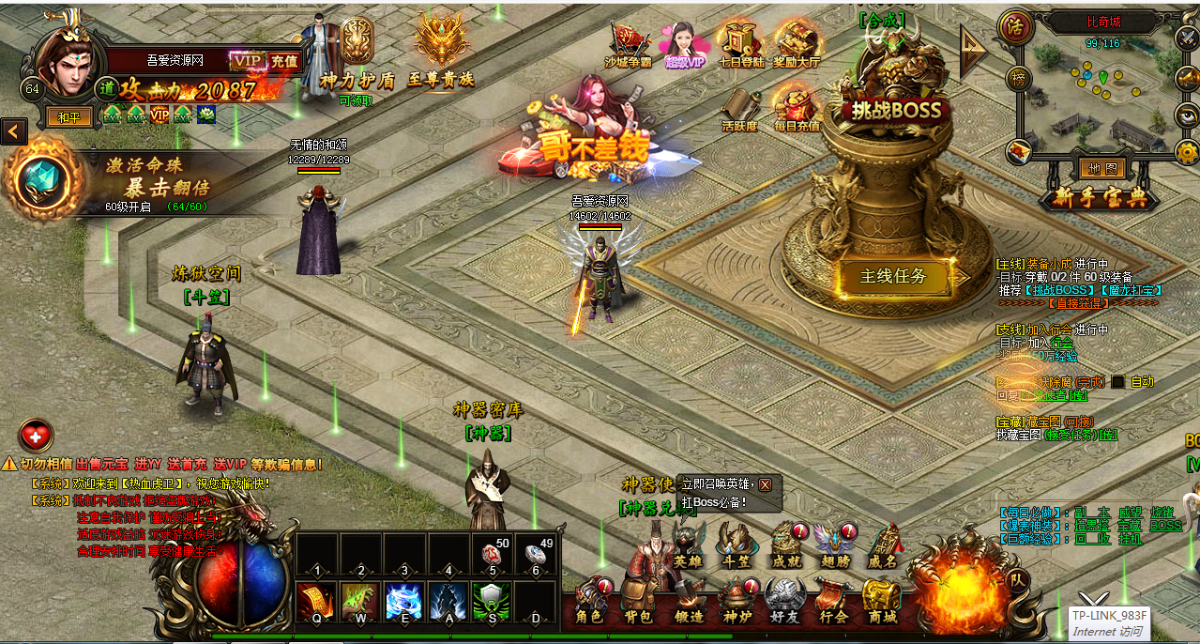Screen dimensions: 1200x644
Task: Open the 奖励大厅 reward hall
Action: click(x=797, y=43)
